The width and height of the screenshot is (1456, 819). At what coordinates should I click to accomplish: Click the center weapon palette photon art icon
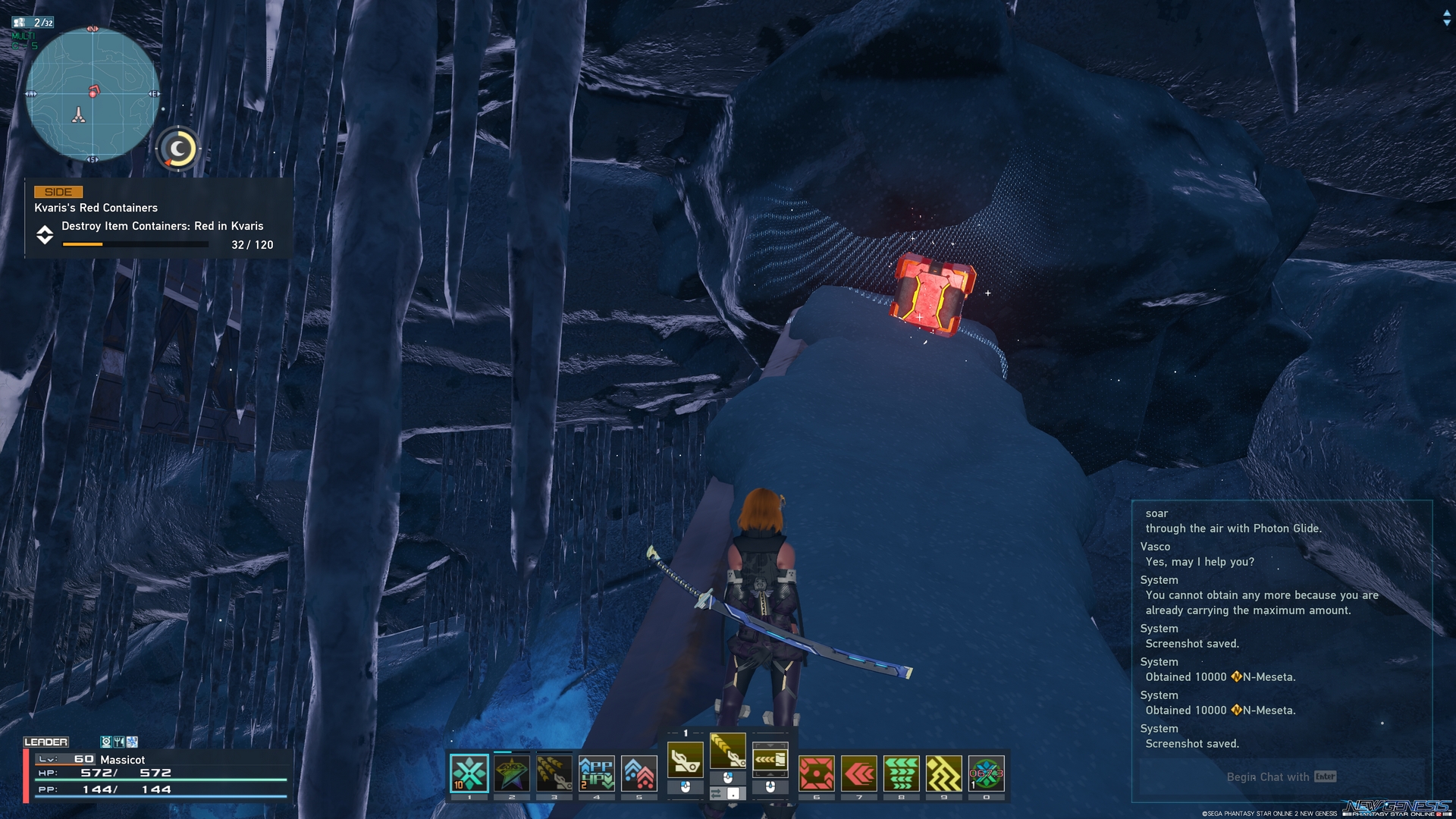coord(728,750)
